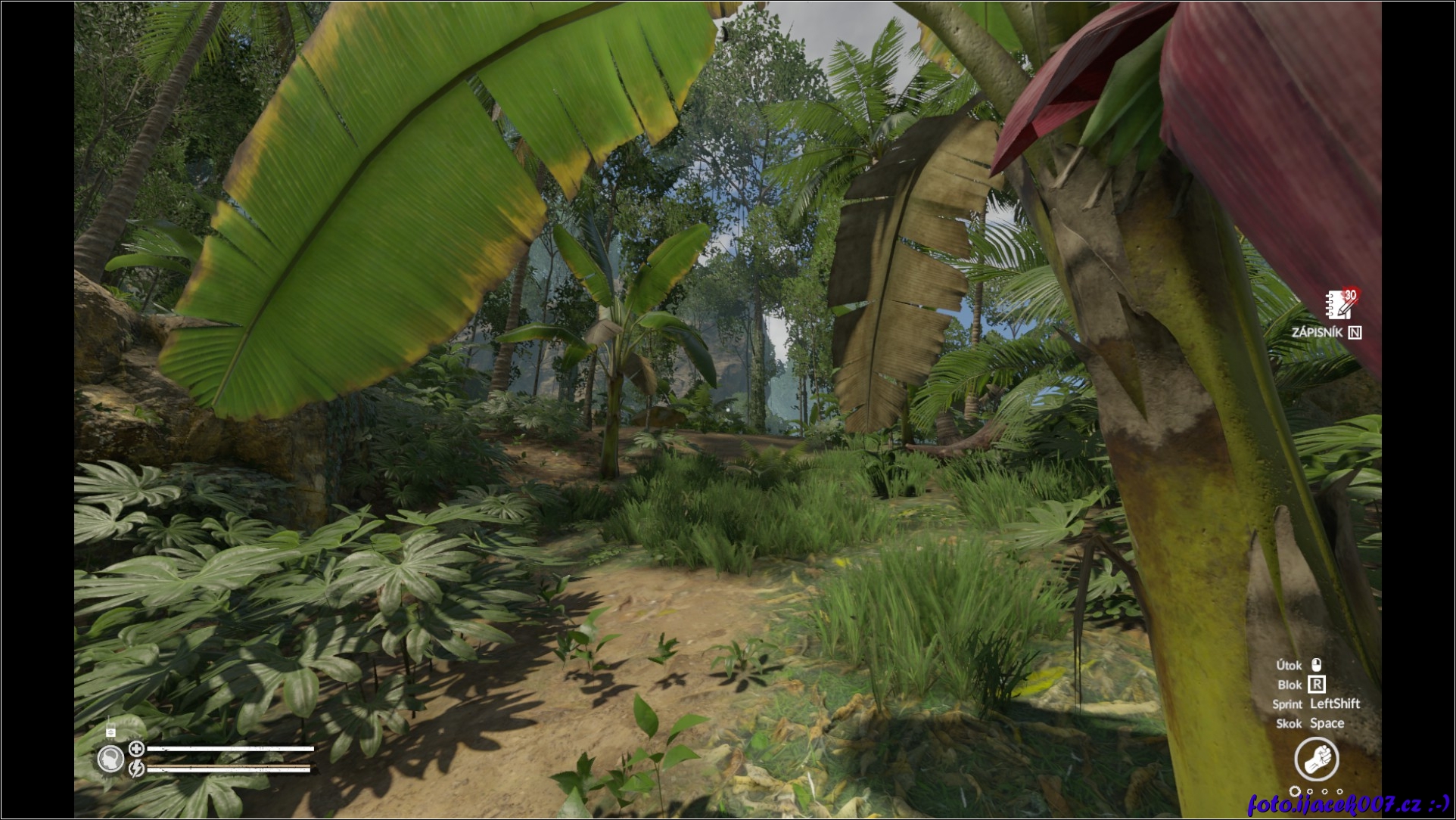Click the energy lightning bolt icon
The image size is (1456, 820).
(136, 769)
